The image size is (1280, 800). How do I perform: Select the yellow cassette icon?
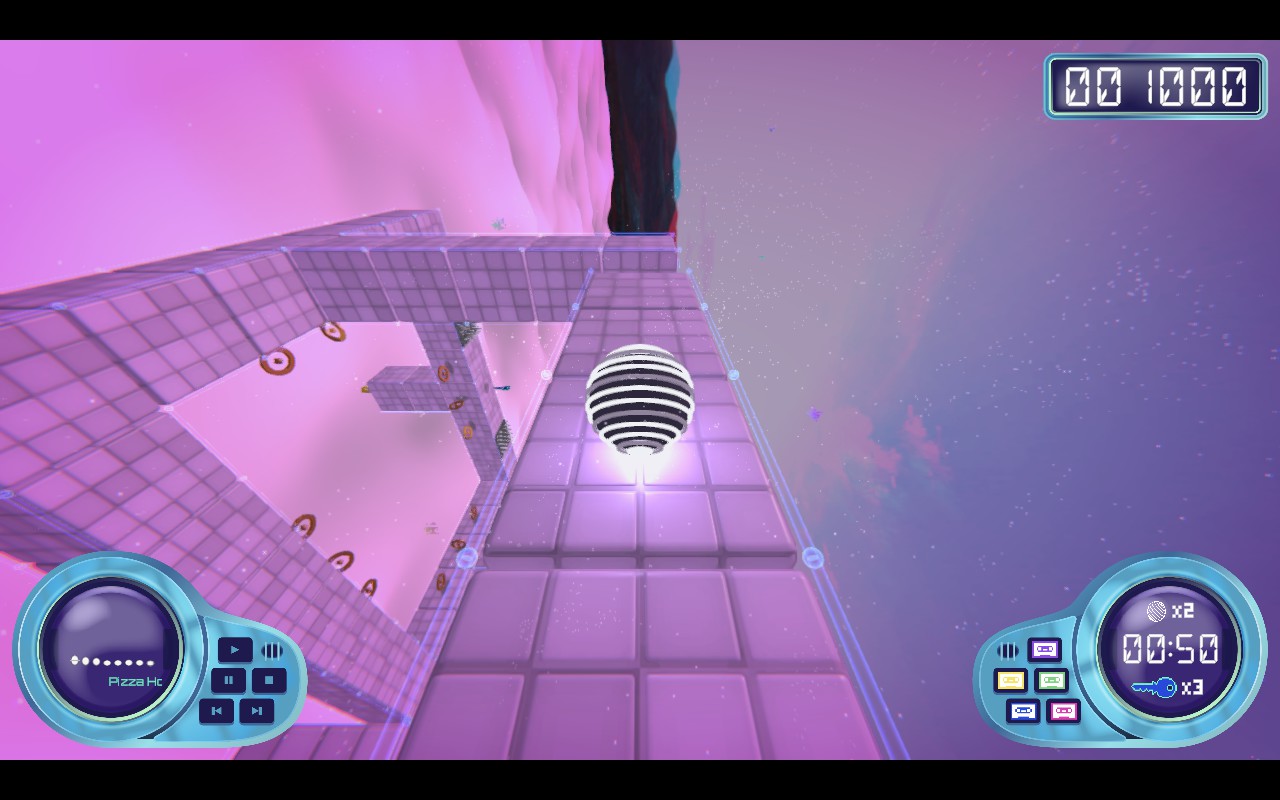[x=1010, y=679]
